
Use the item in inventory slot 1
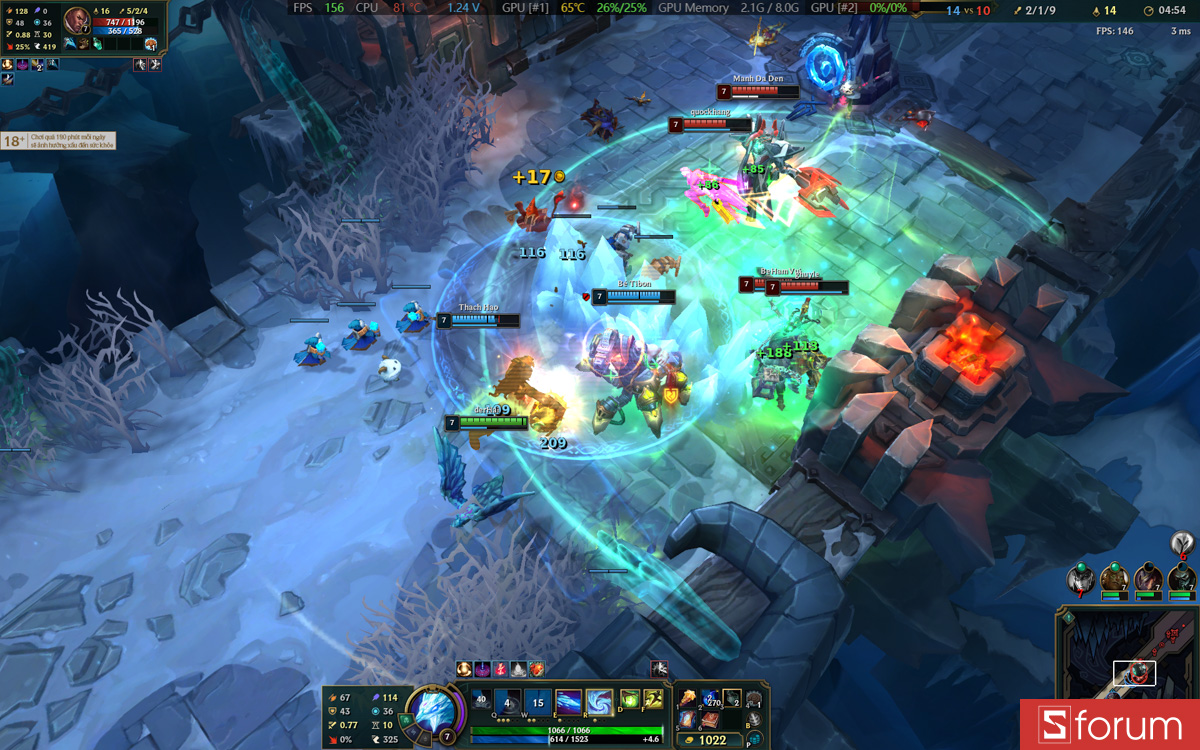pos(687,698)
